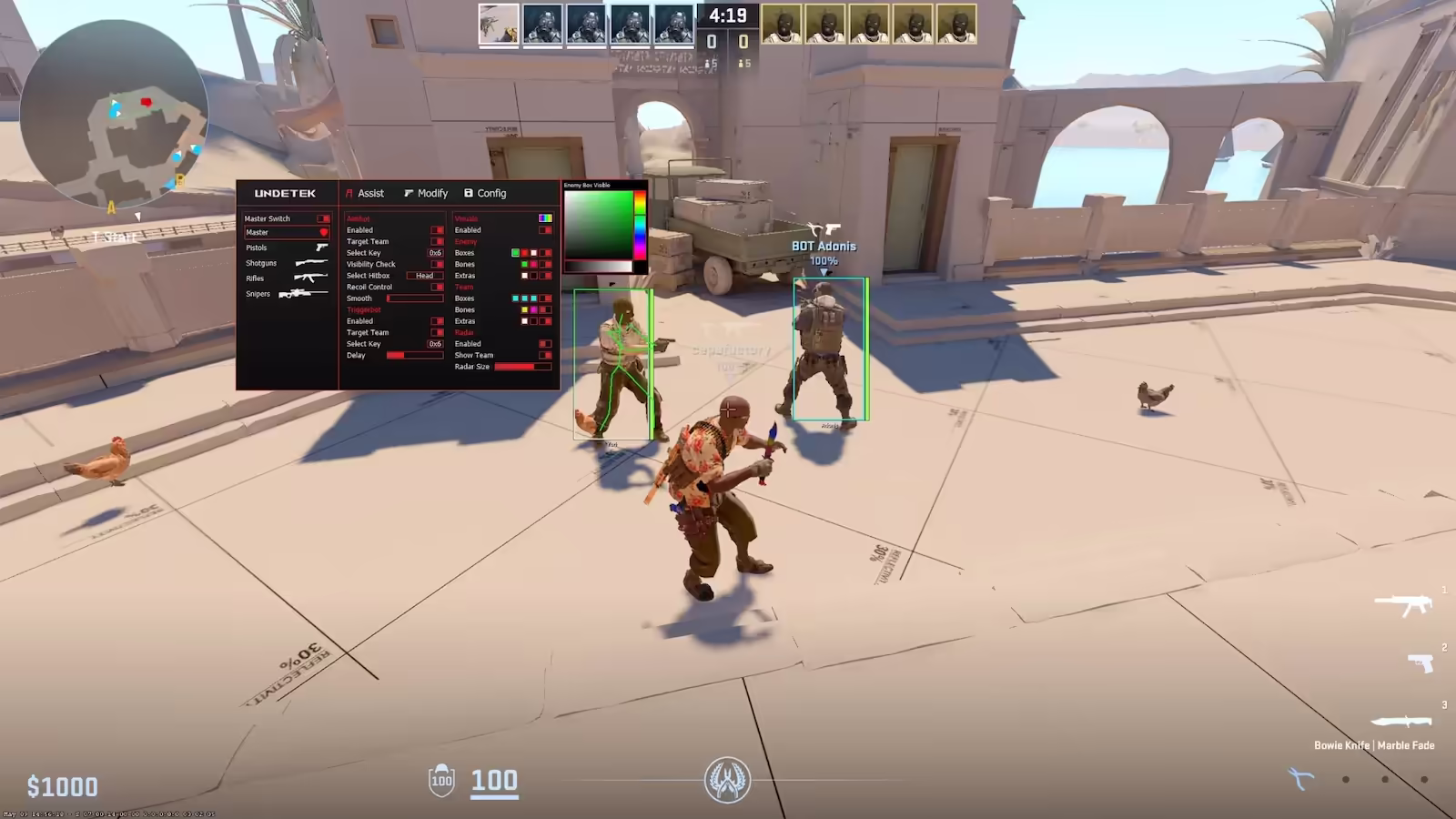The image size is (1456, 819).
Task: Open the Aimbot Select Key field showing 0x6
Action: pos(435,252)
